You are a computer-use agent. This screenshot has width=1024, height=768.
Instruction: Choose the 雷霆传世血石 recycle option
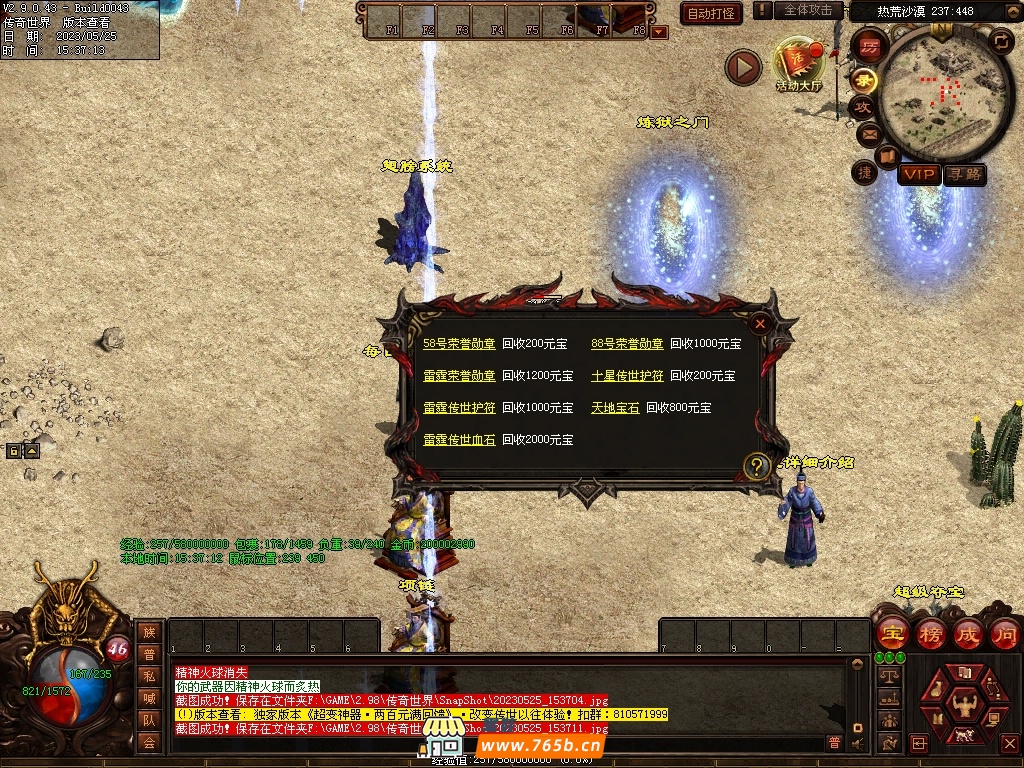459,440
